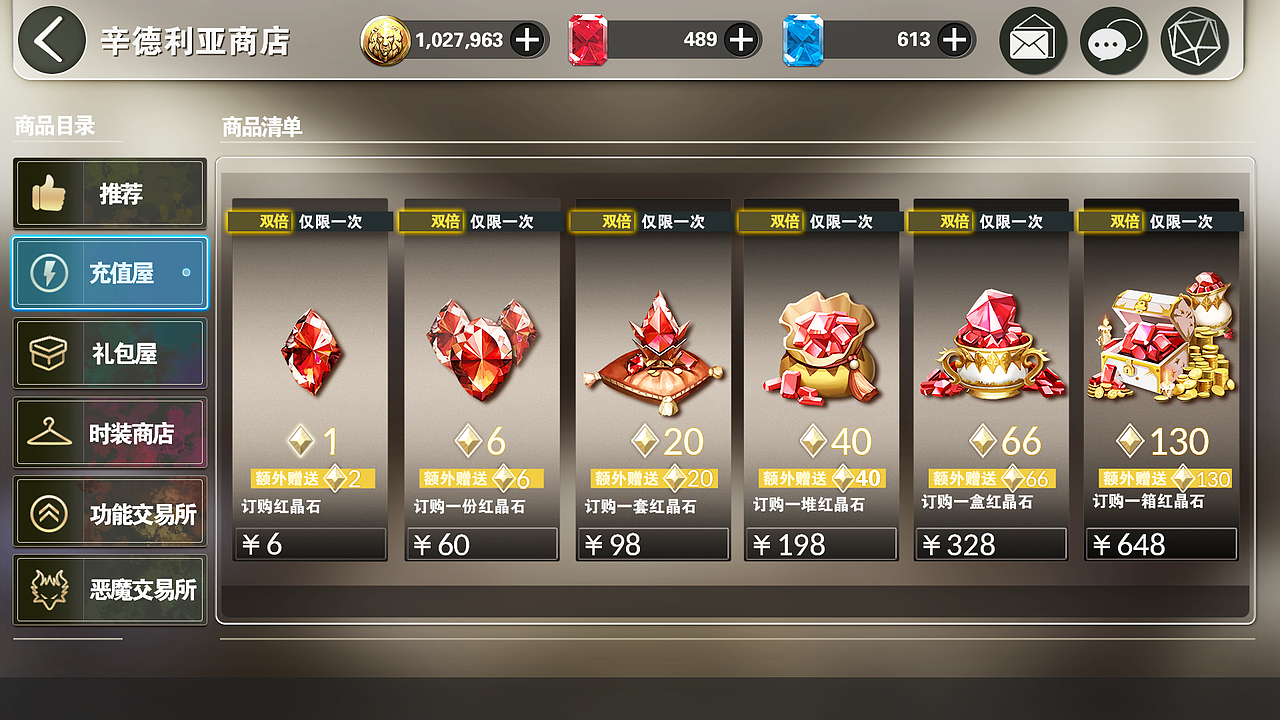
Task: Open the mail inbox icon
Action: coord(1033,40)
